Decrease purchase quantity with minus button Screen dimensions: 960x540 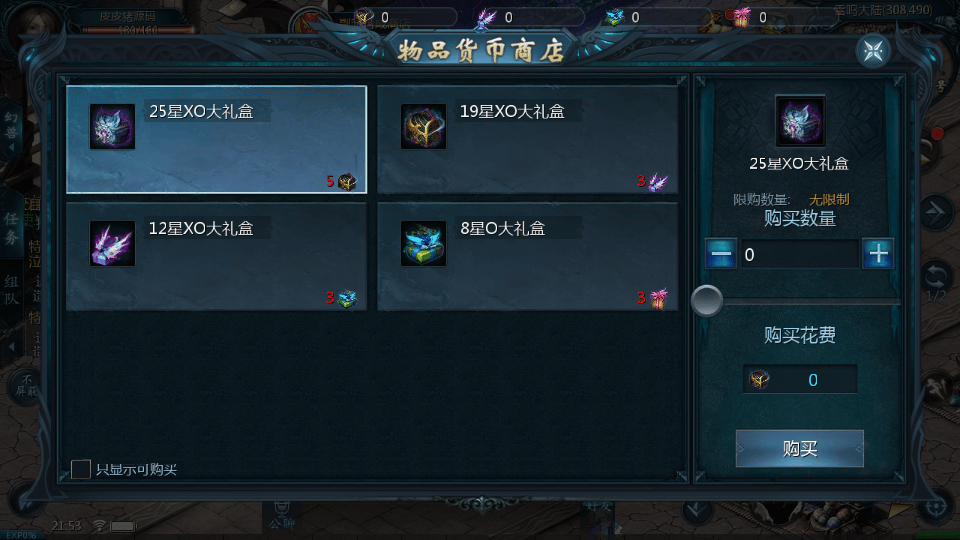pos(721,254)
